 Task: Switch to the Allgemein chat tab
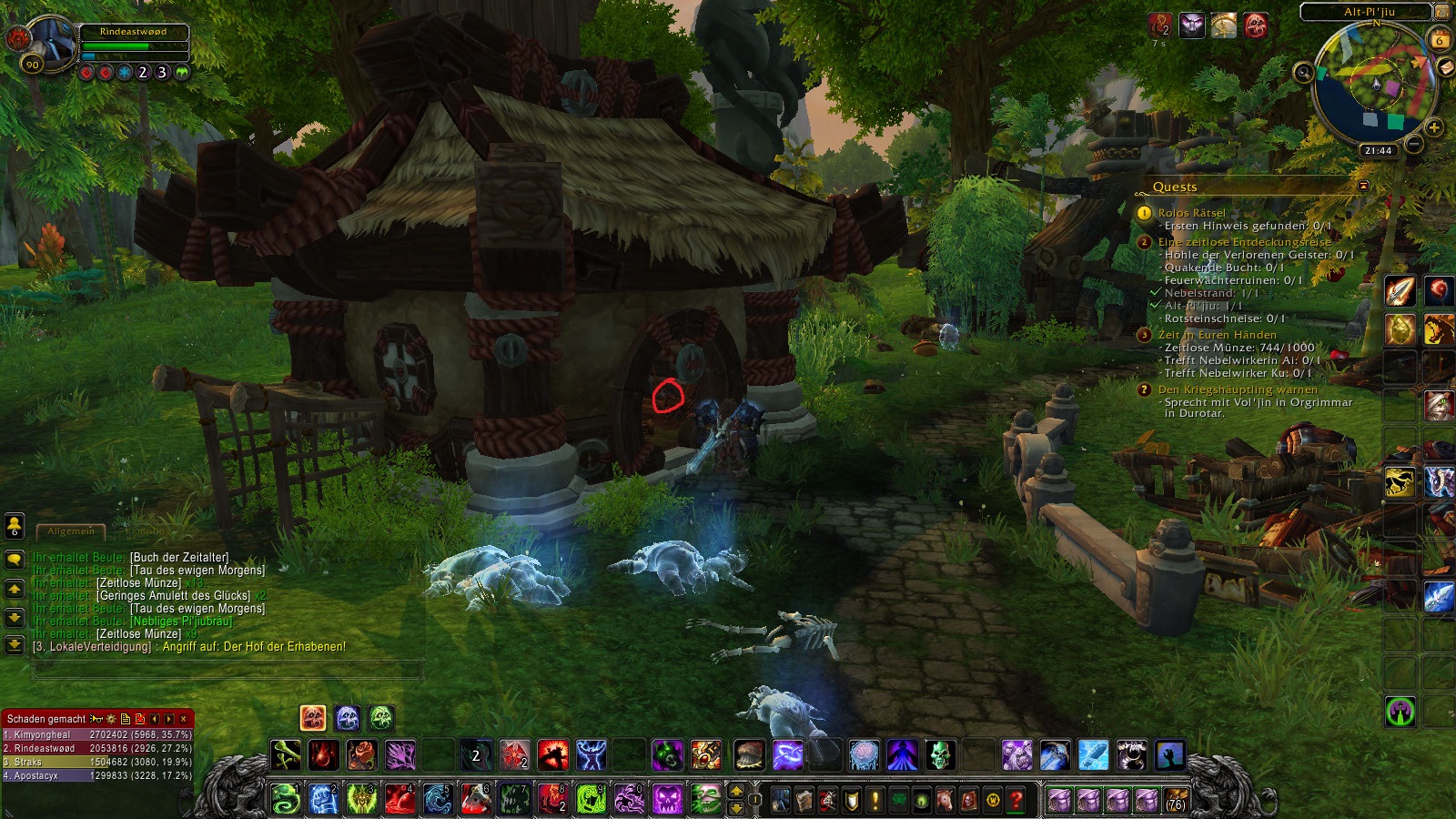[x=71, y=531]
